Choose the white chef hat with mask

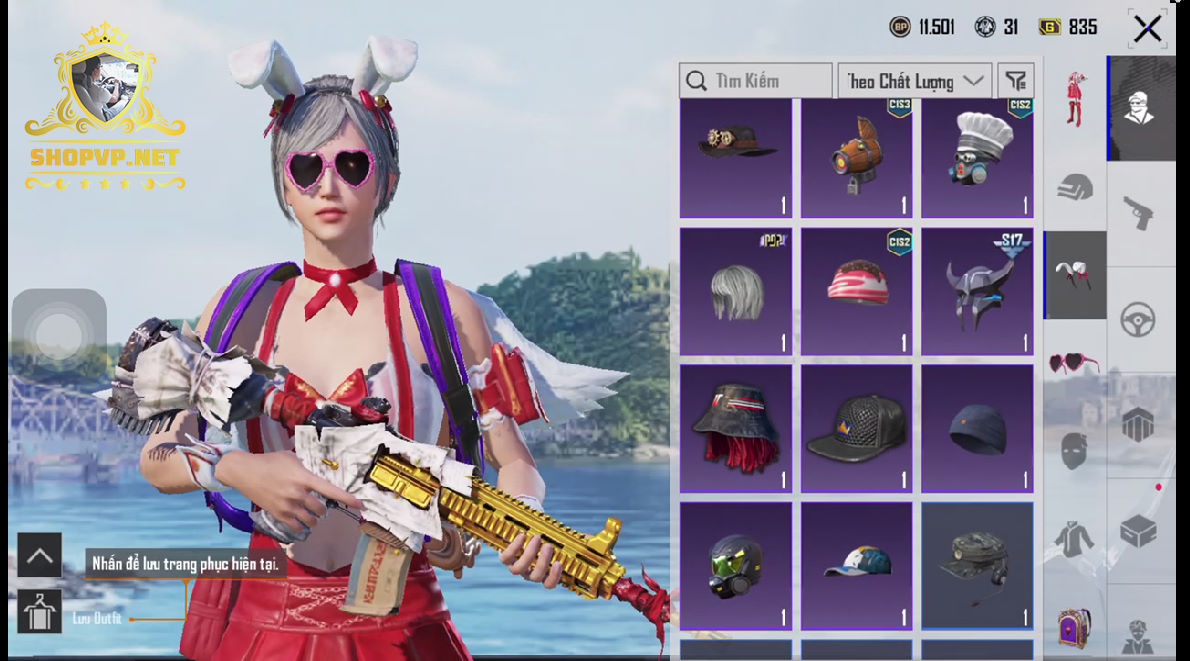[x=977, y=157]
